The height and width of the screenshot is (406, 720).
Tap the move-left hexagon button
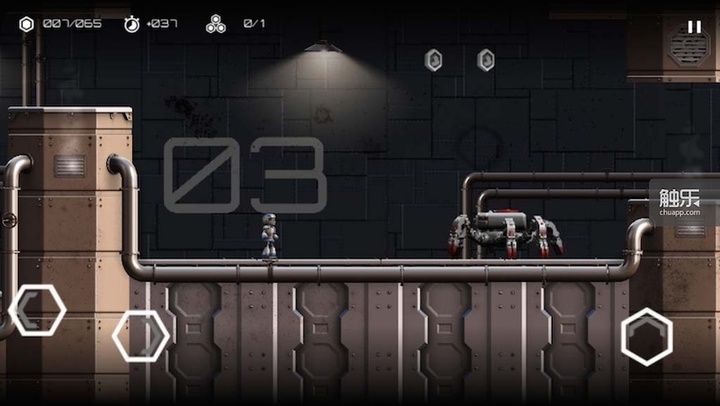[38, 310]
